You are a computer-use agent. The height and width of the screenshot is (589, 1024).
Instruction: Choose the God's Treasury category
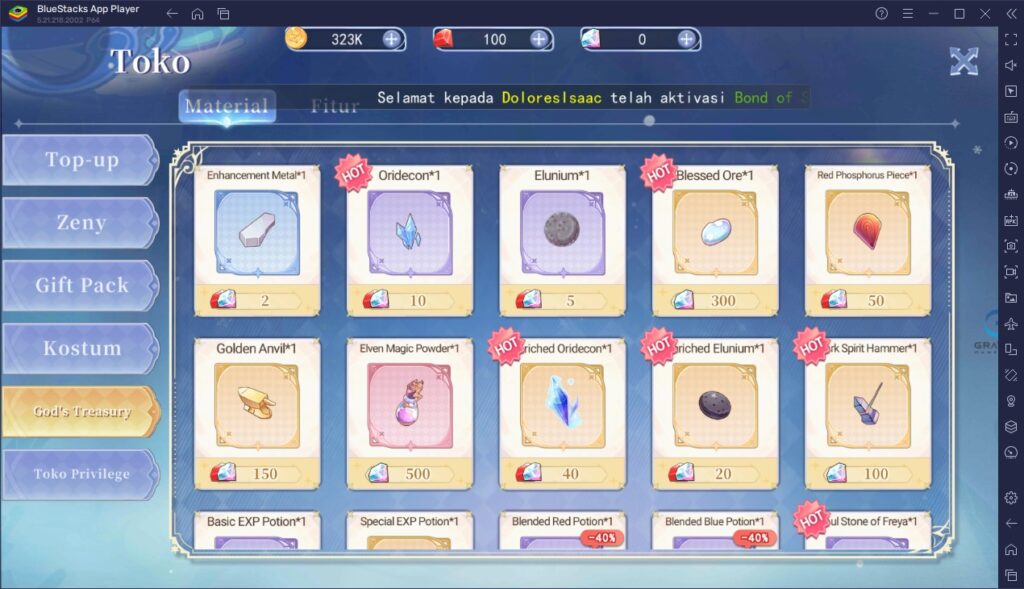point(81,411)
